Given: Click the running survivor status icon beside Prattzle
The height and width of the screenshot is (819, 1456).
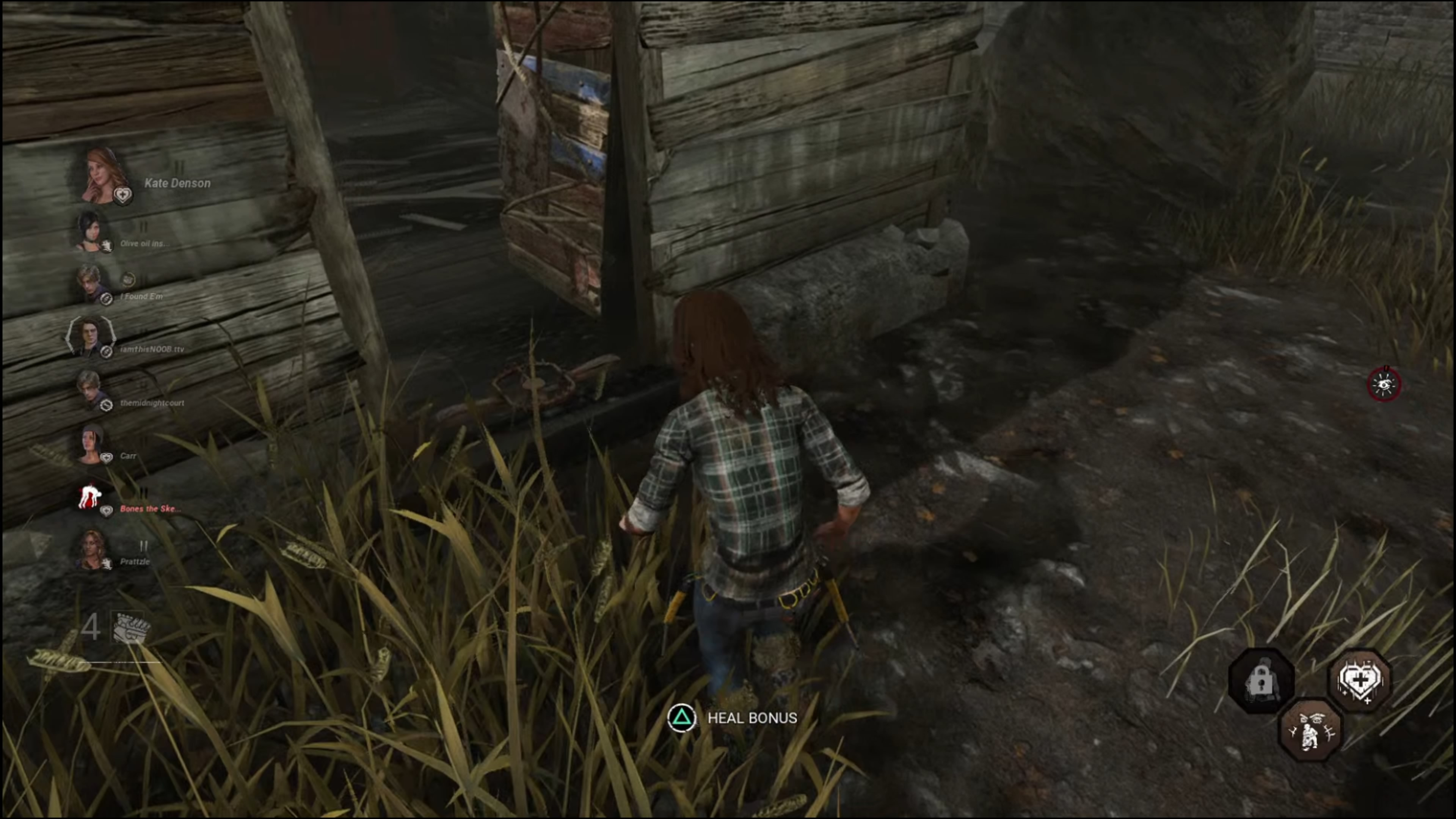Looking at the screenshot, I should 106,562.
